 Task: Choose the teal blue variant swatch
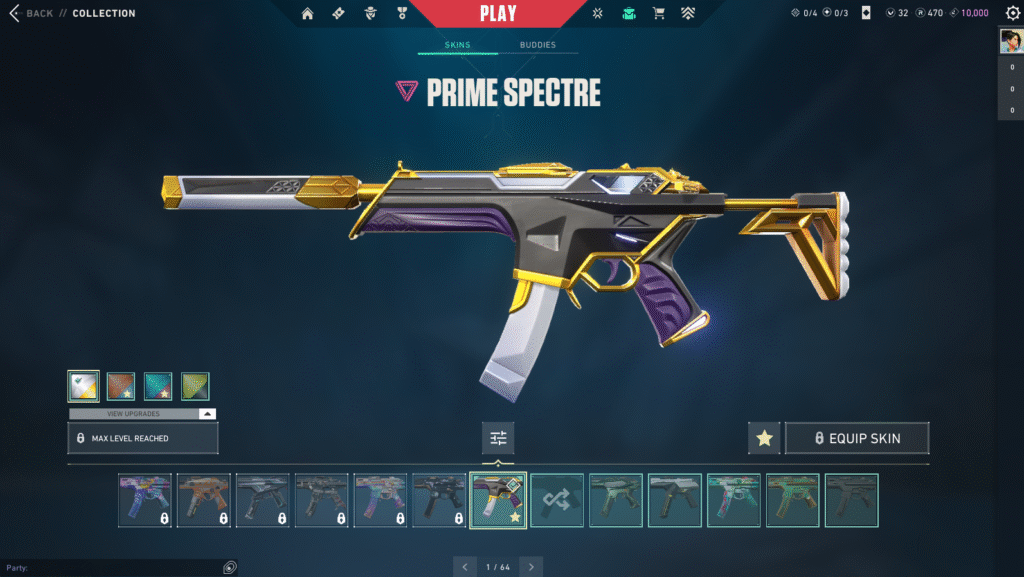[x=158, y=386]
